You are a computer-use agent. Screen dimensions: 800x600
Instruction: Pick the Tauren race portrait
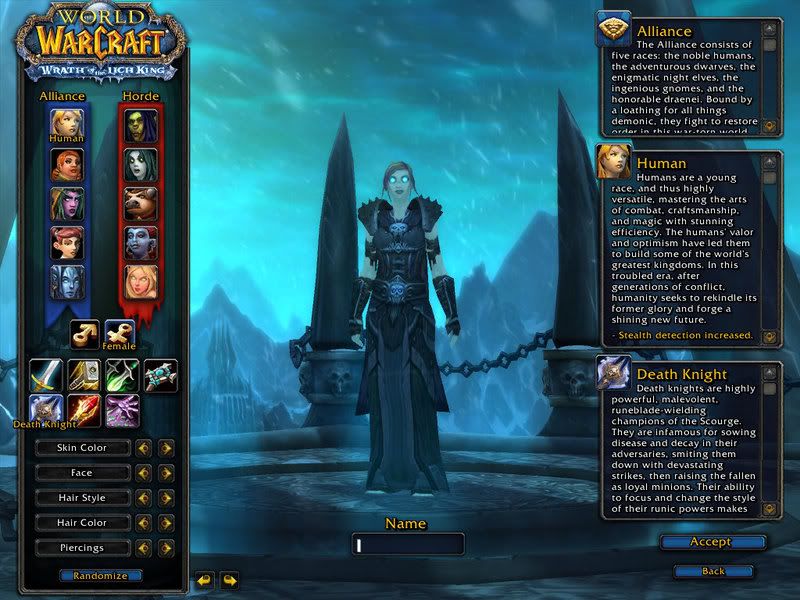point(141,203)
